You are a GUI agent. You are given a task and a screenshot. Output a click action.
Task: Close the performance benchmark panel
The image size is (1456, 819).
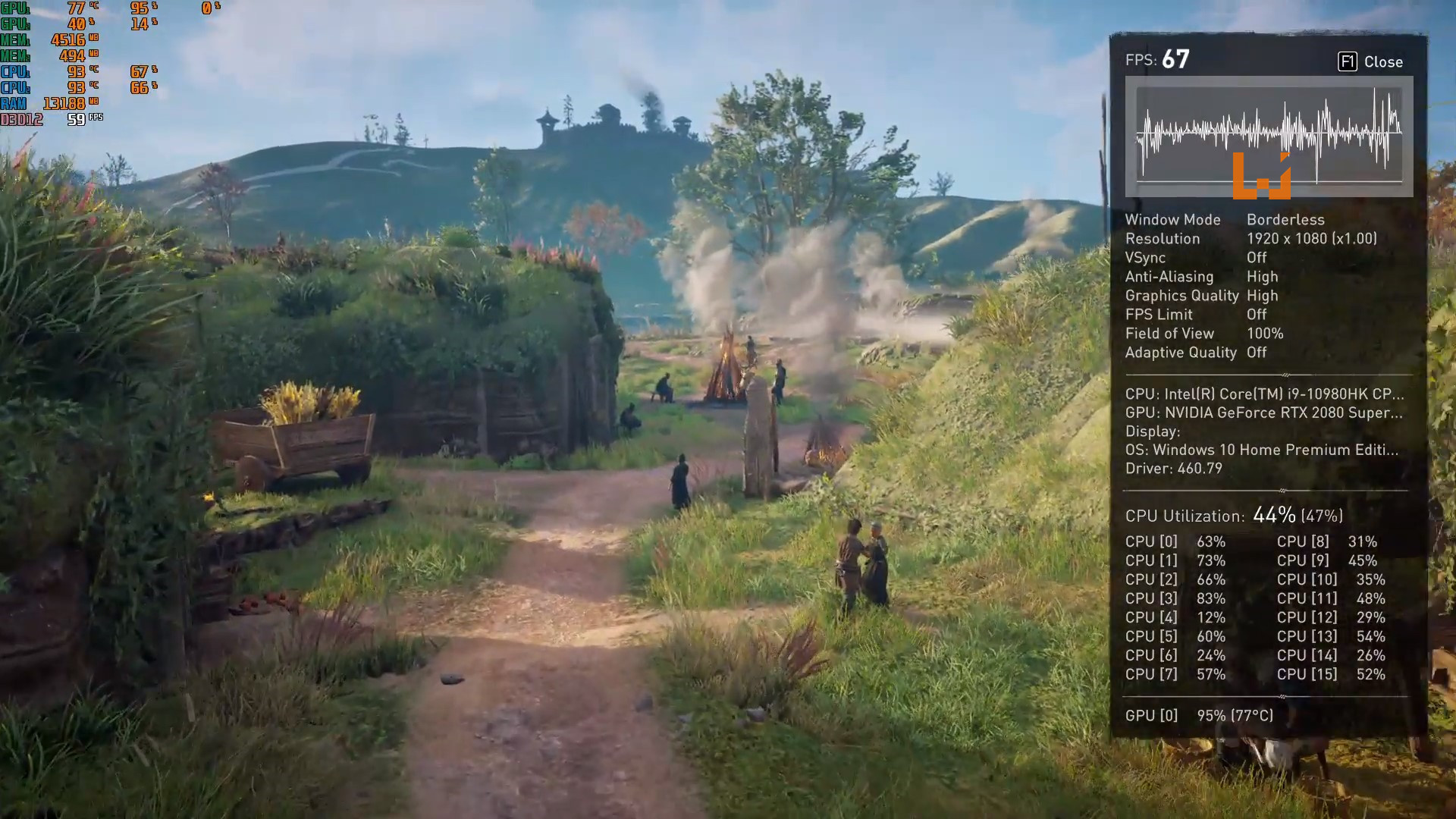pos(1370,62)
